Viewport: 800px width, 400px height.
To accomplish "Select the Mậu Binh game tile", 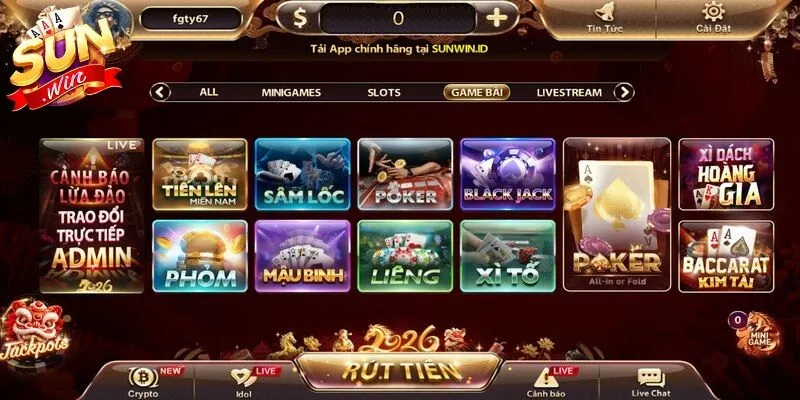I will (302, 256).
